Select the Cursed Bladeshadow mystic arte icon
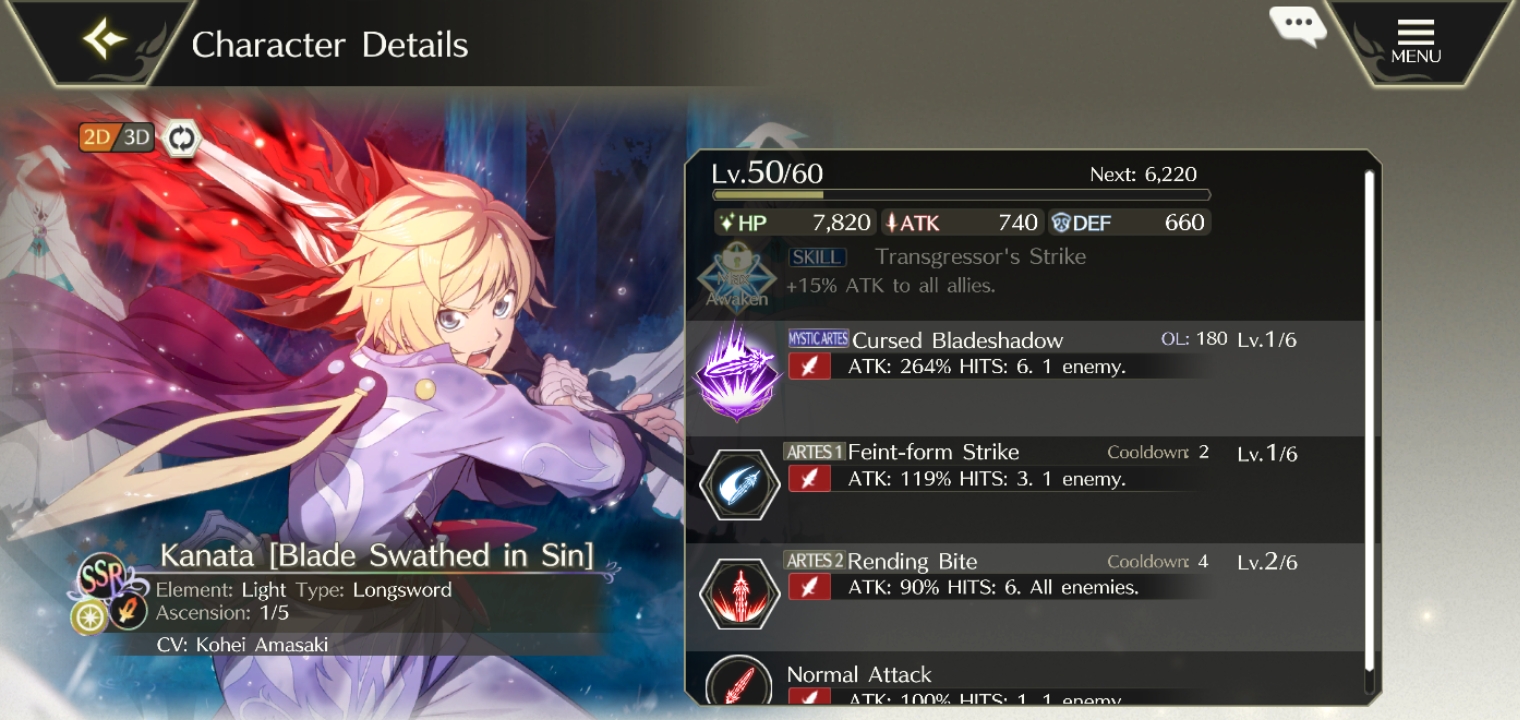Screen dimensions: 1520x720 pyautogui.click(x=738, y=371)
